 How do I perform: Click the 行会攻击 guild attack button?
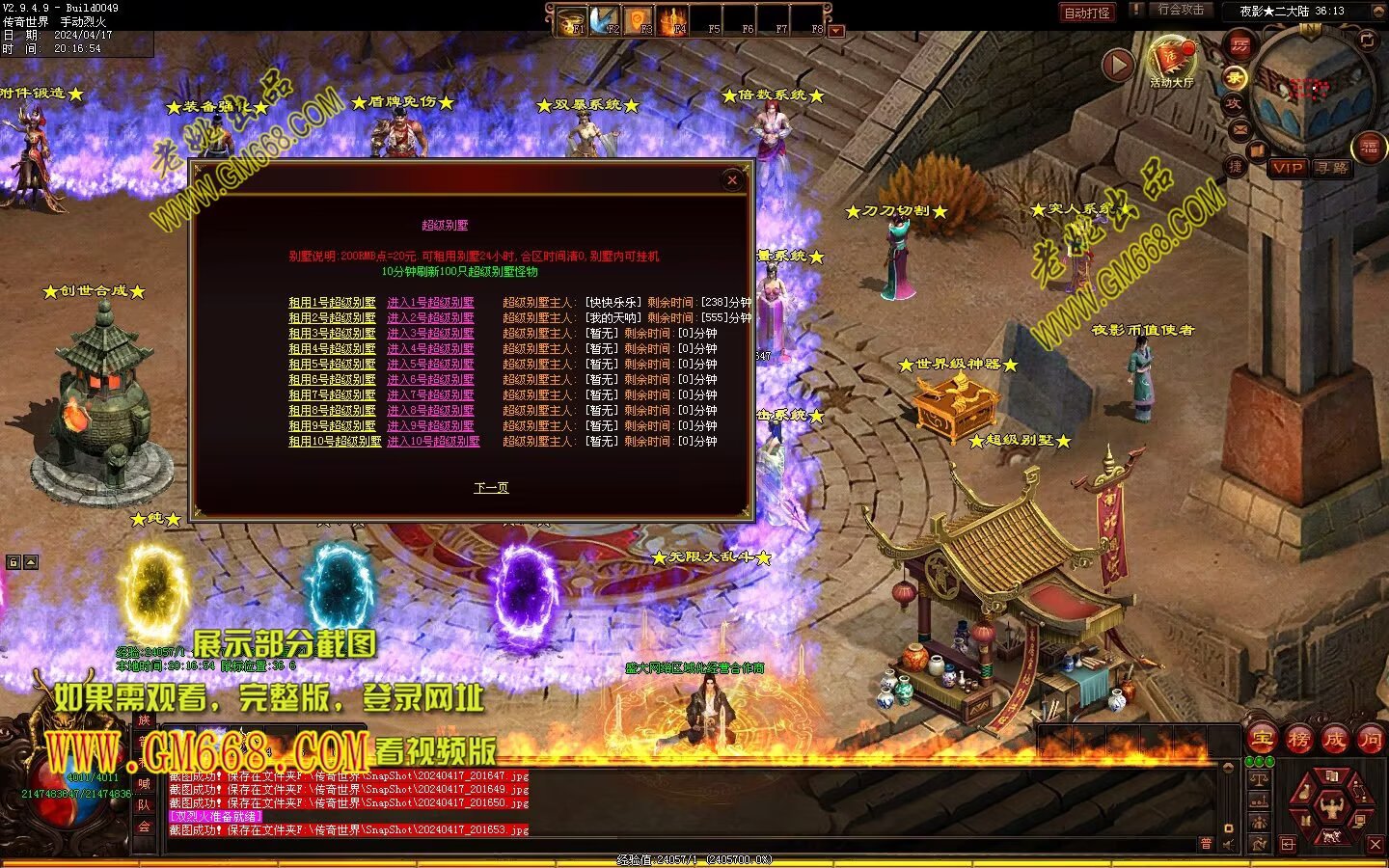click(x=1181, y=10)
